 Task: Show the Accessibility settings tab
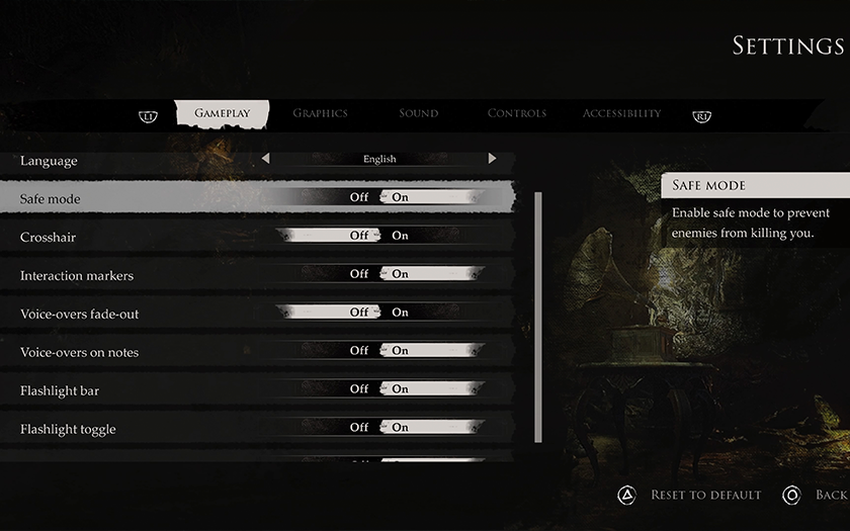click(x=621, y=113)
